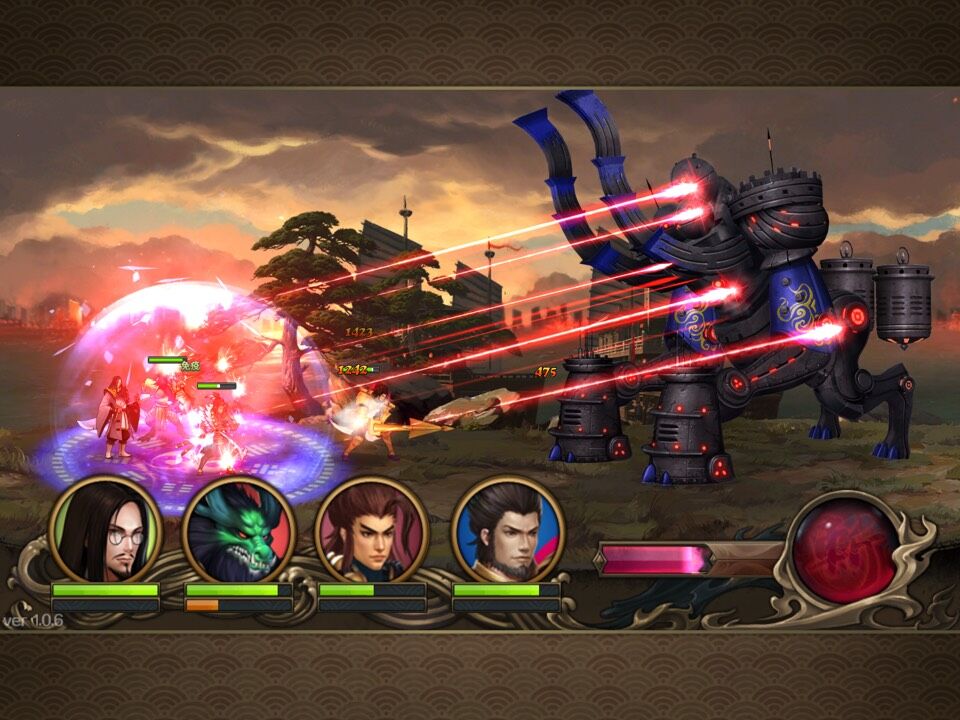This screenshot has height=720, width=960.
Task: Tap the green dragon hero portrait
Action: coord(239,530)
